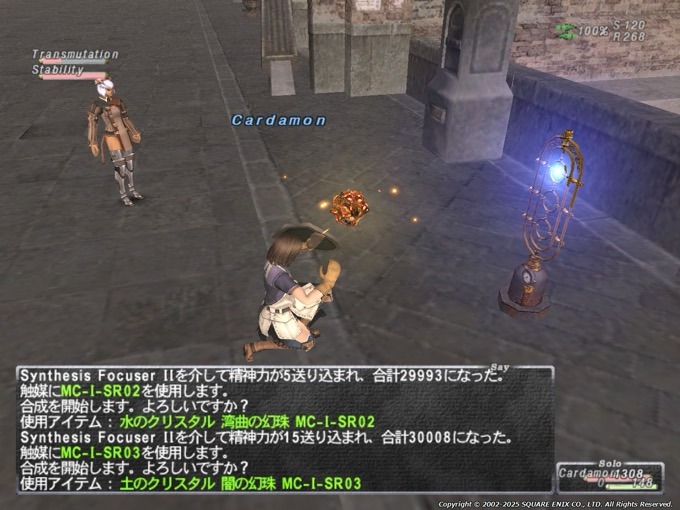
Task: Click the chat log window
Action: [284, 430]
